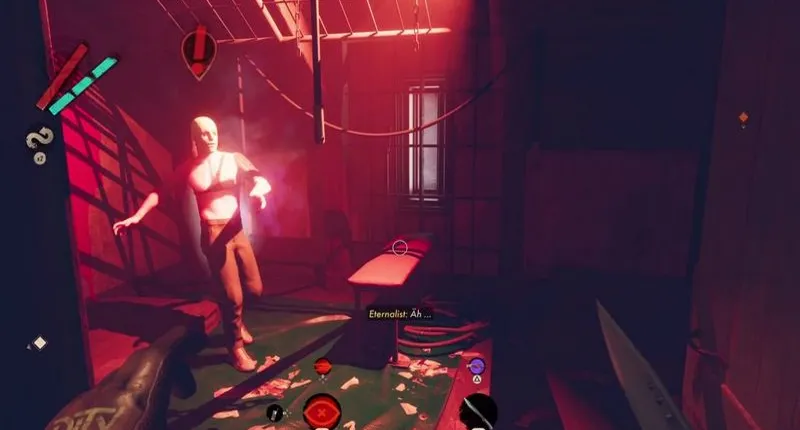
Task: Select the Reprise rewind charges icon
Action: pos(41,140)
